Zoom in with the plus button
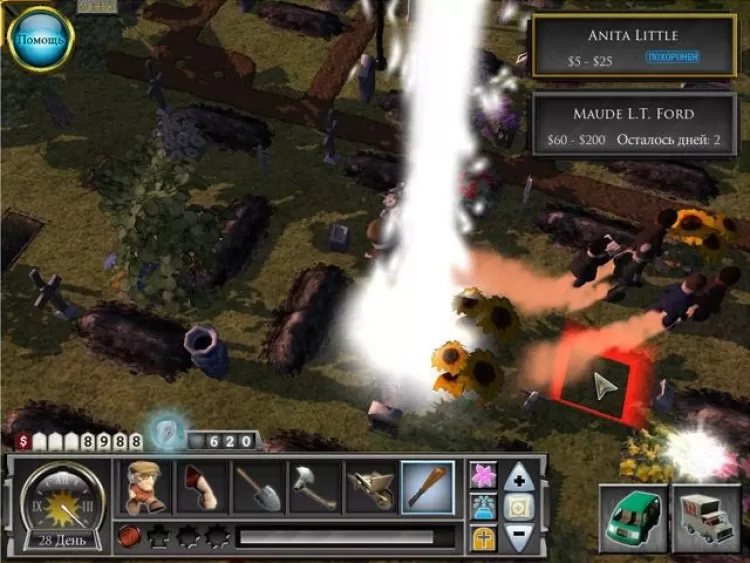This screenshot has width=750, height=563. coord(518,478)
